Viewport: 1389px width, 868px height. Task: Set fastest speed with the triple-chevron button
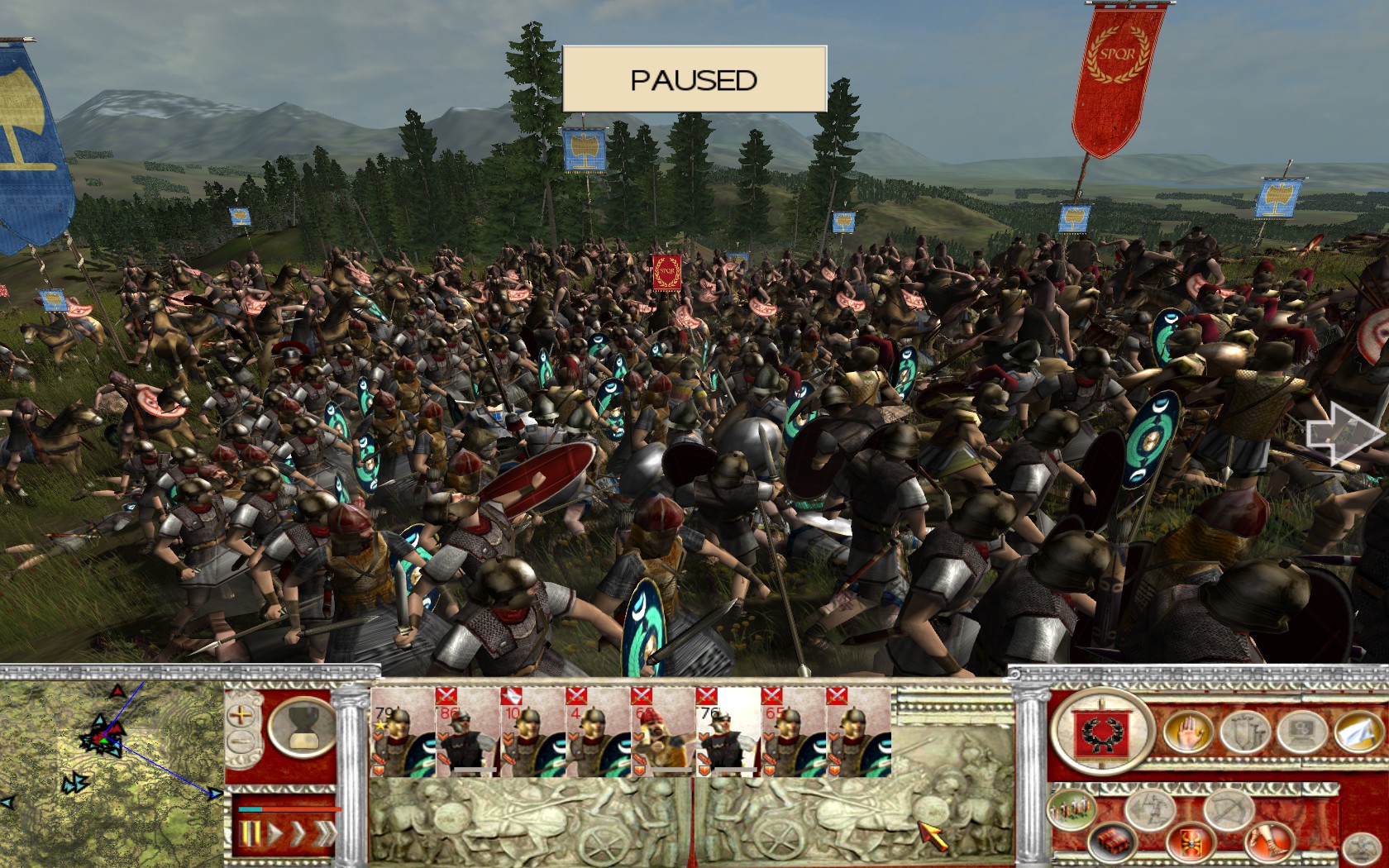(x=323, y=833)
